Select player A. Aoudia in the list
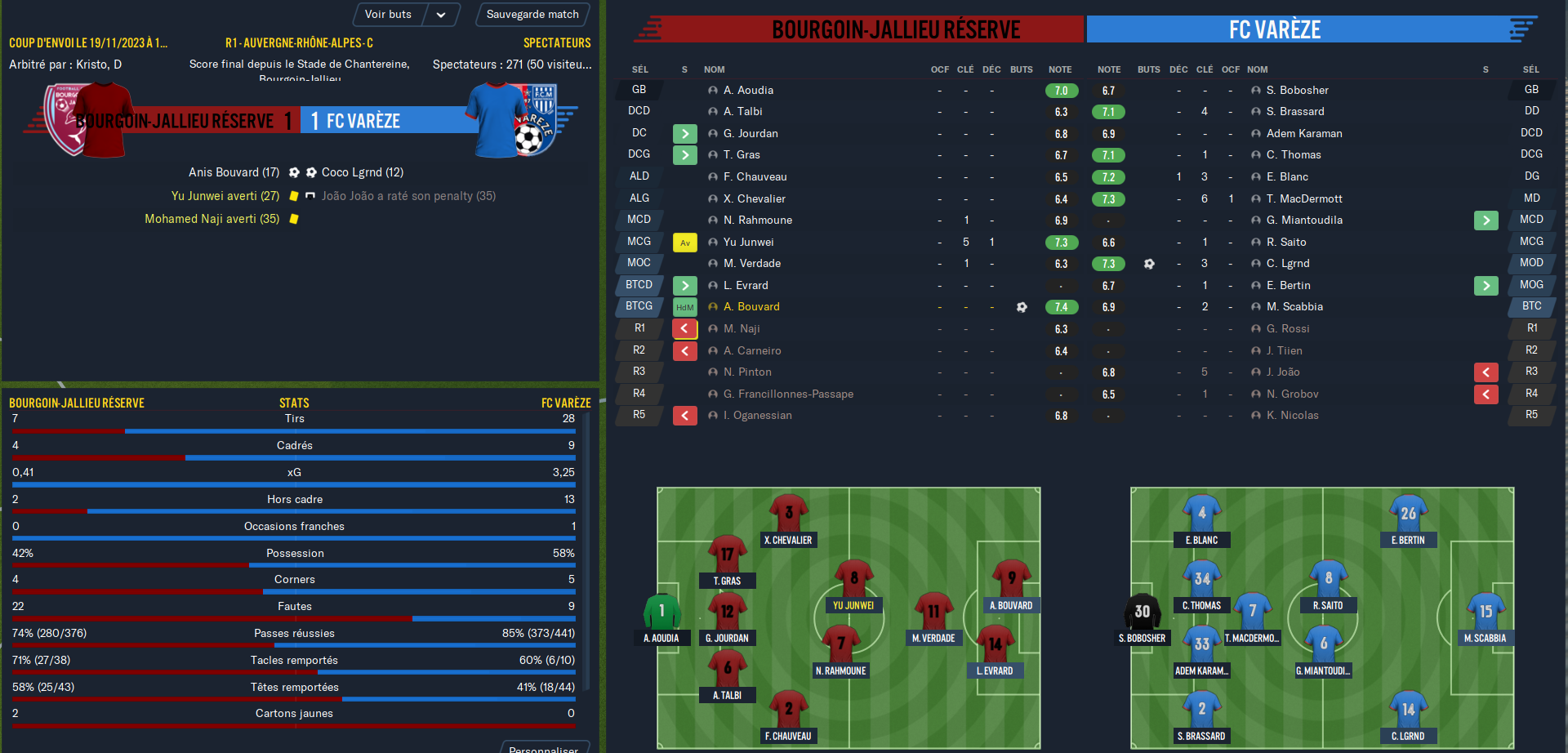The image size is (1568, 753). [x=748, y=91]
